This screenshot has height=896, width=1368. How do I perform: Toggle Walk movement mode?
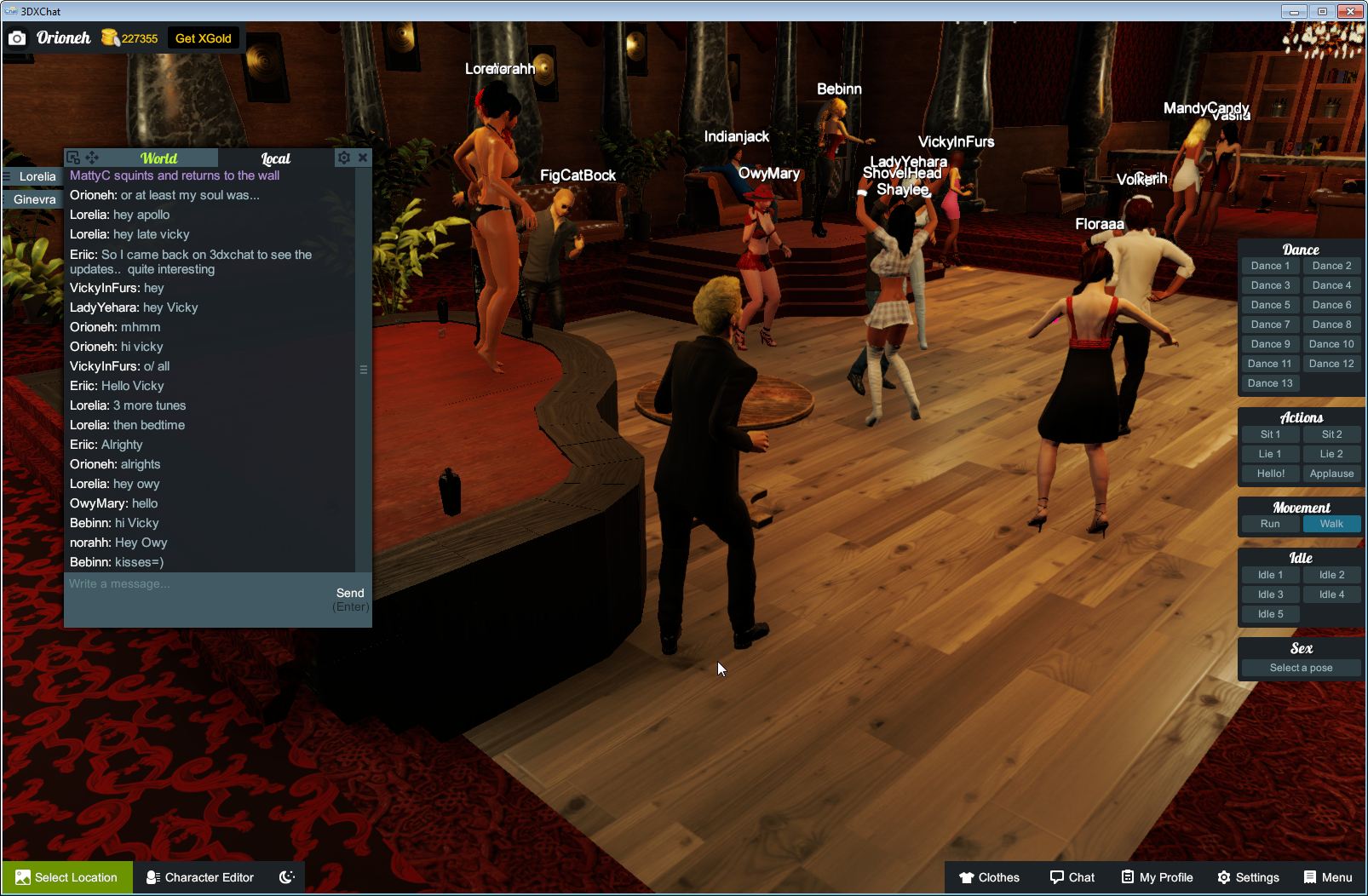pyautogui.click(x=1331, y=524)
